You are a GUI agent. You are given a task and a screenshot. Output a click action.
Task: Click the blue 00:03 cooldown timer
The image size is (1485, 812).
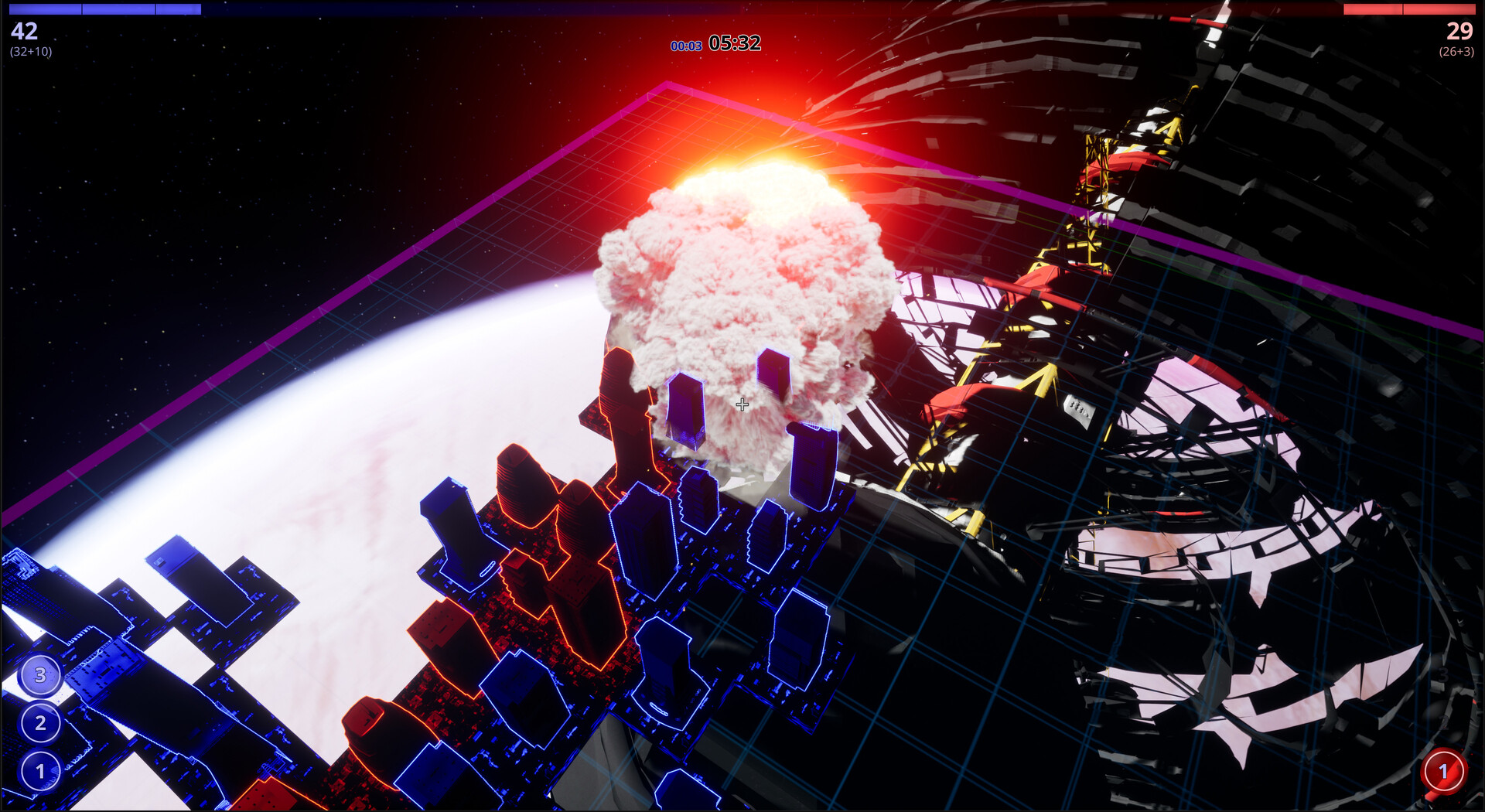(x=687, y=44)
